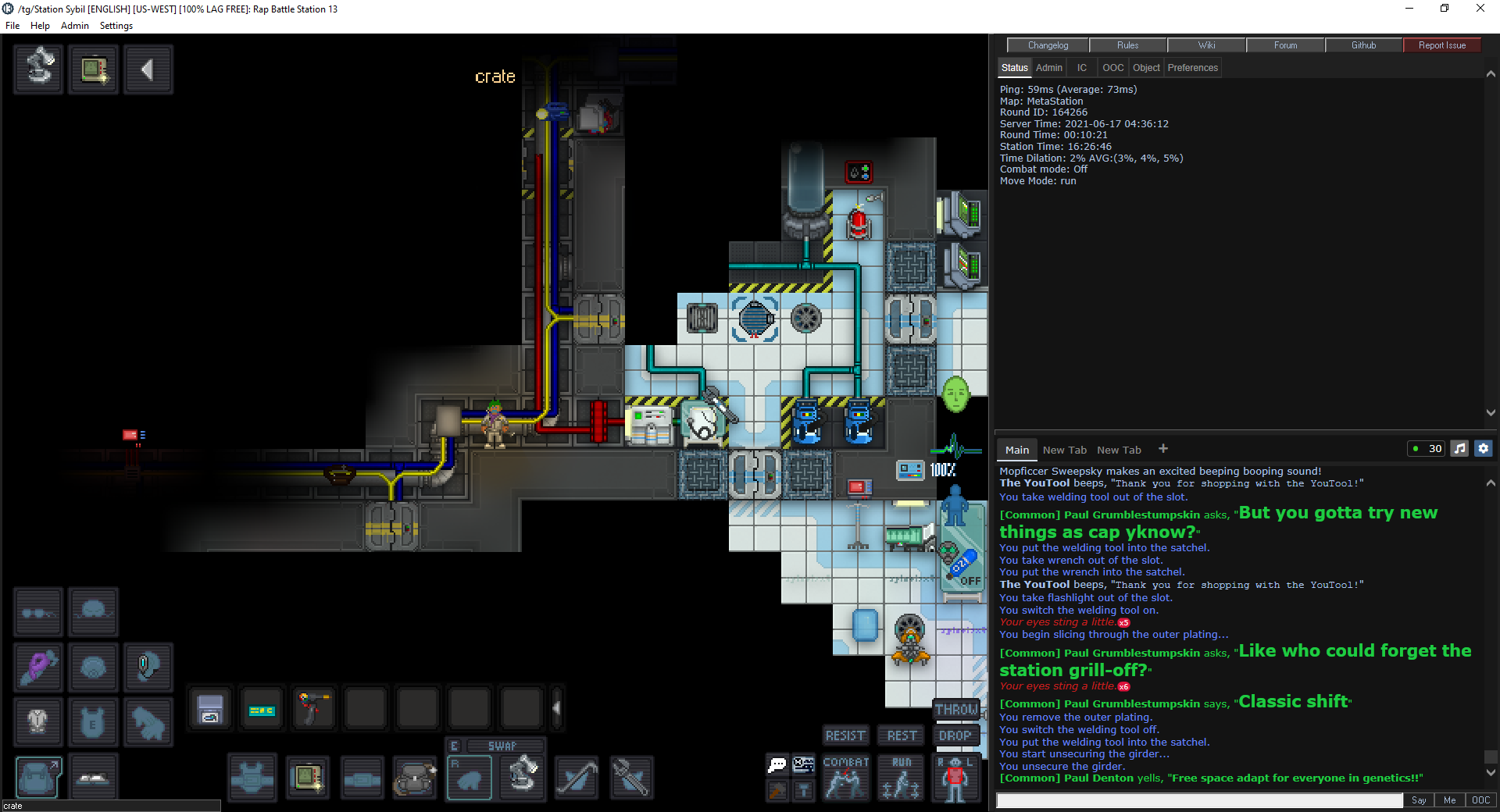Toggle the music note icon in chat panel
This screenshot has height=812, width=1500.
tap(1459, 448)
